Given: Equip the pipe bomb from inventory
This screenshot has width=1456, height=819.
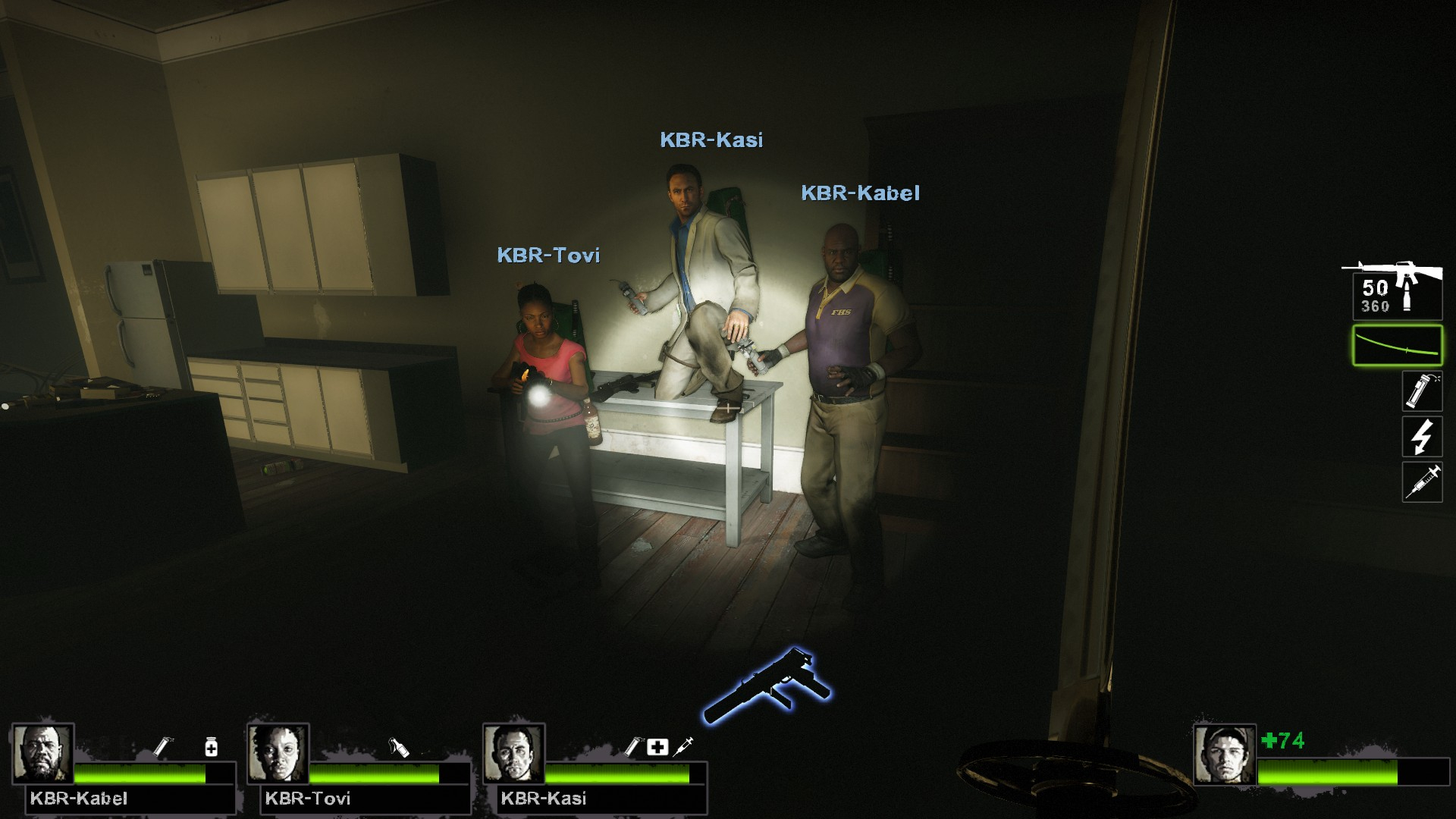Looking at the screenshot, I should point(1421,391).
